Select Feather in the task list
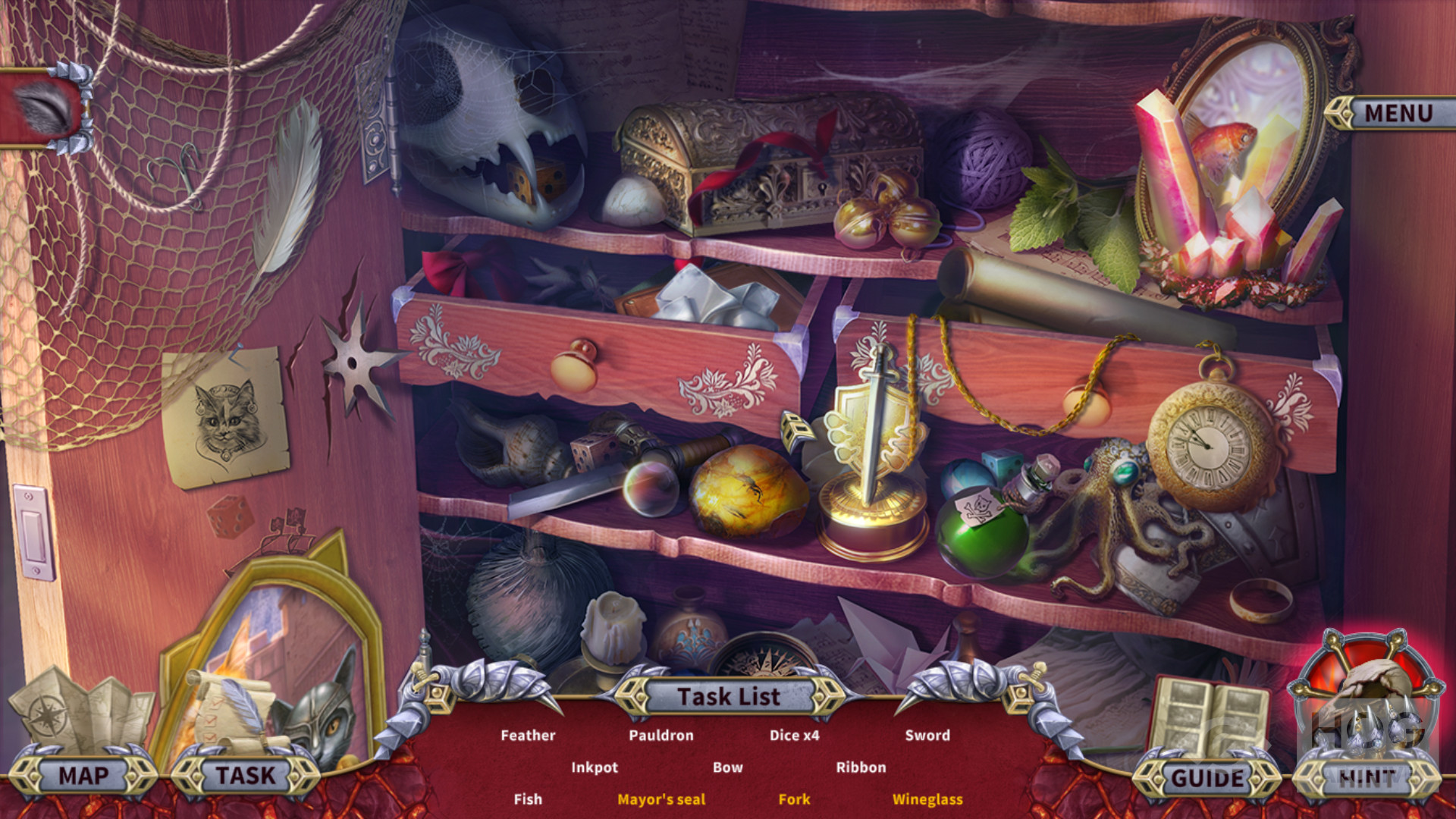The image size is (1456, 819). 528,735
